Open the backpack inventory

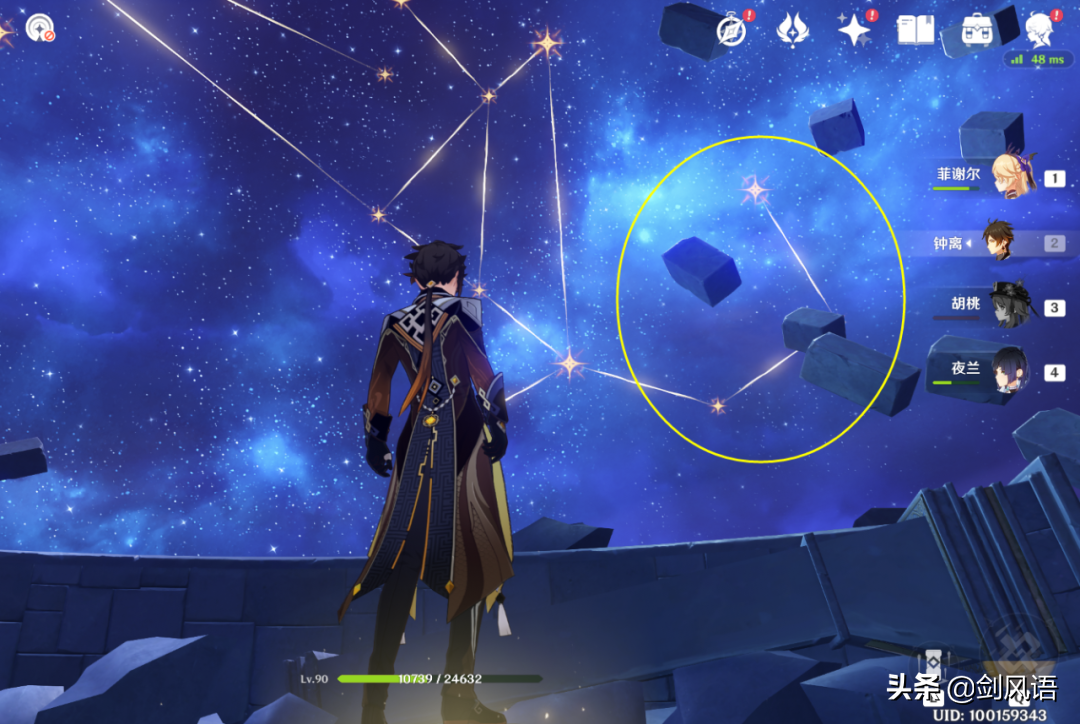click(975, 30)
